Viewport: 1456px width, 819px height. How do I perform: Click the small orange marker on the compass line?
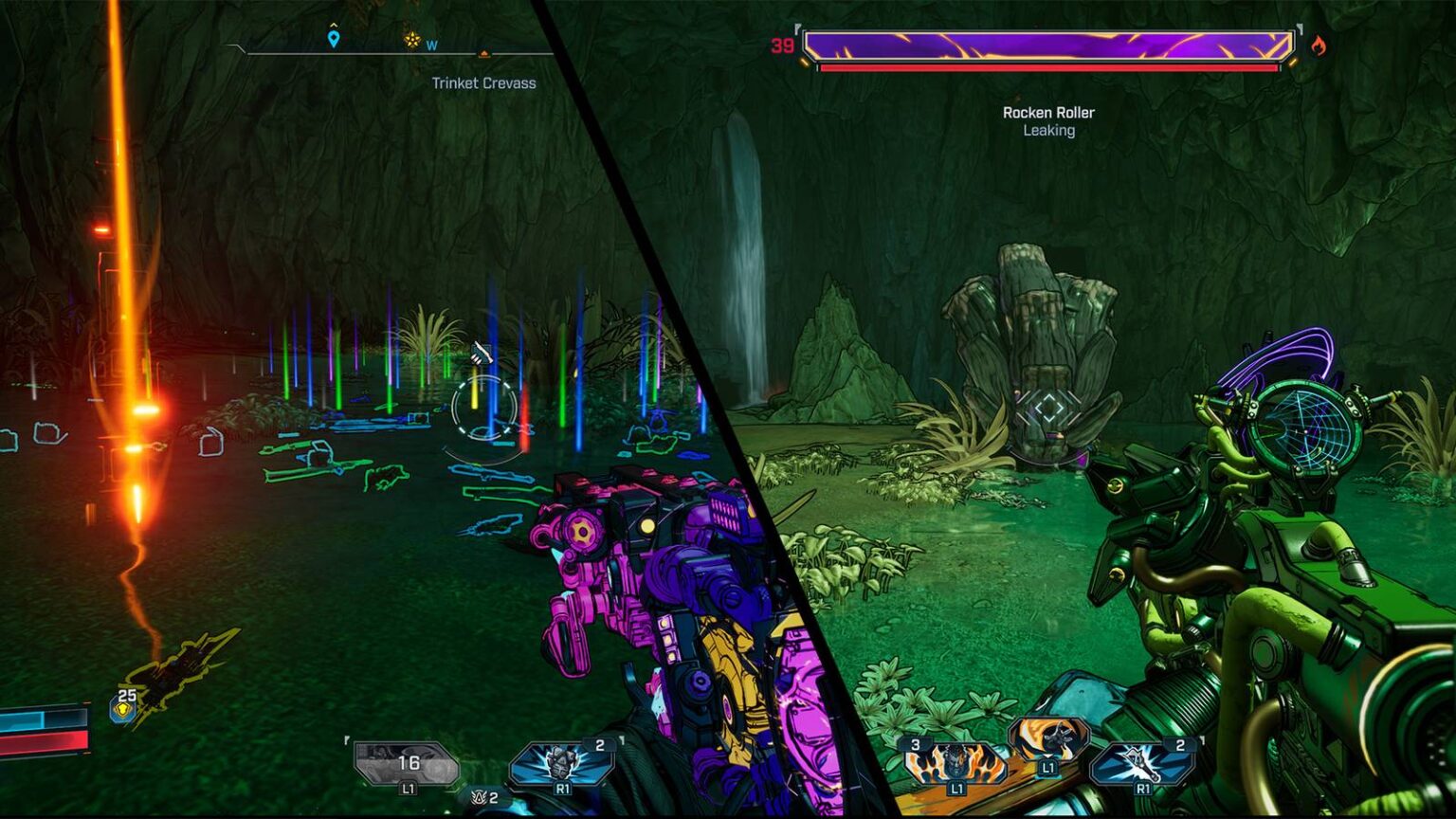pyautogui.click(x=483, y=53)
